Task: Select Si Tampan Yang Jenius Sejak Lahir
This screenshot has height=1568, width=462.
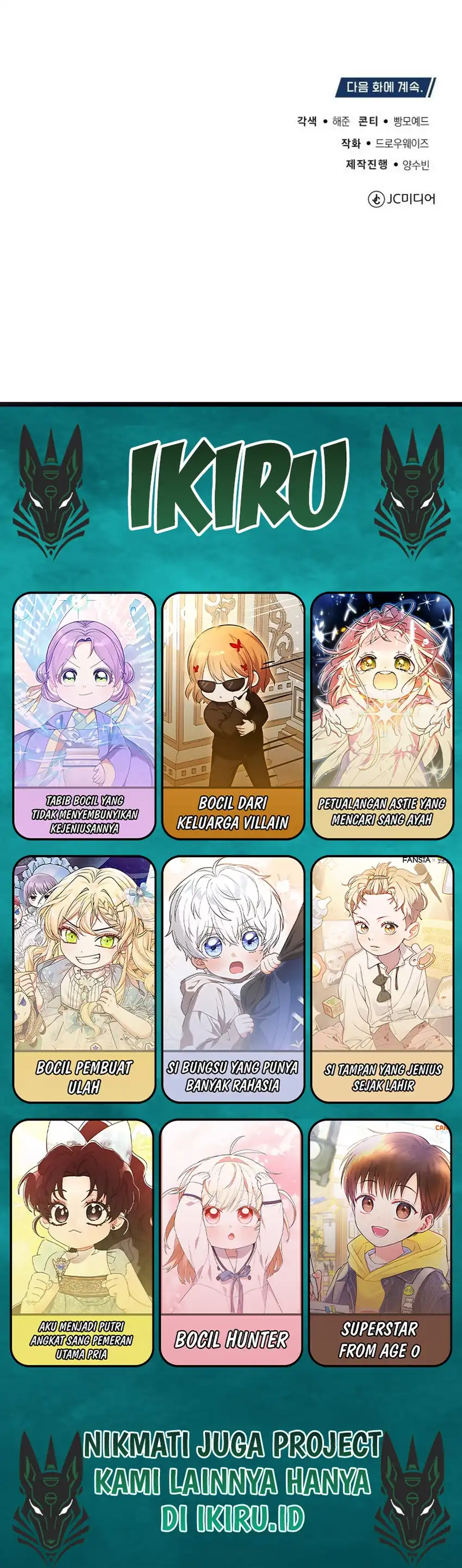Action: [x=382, y=979]
